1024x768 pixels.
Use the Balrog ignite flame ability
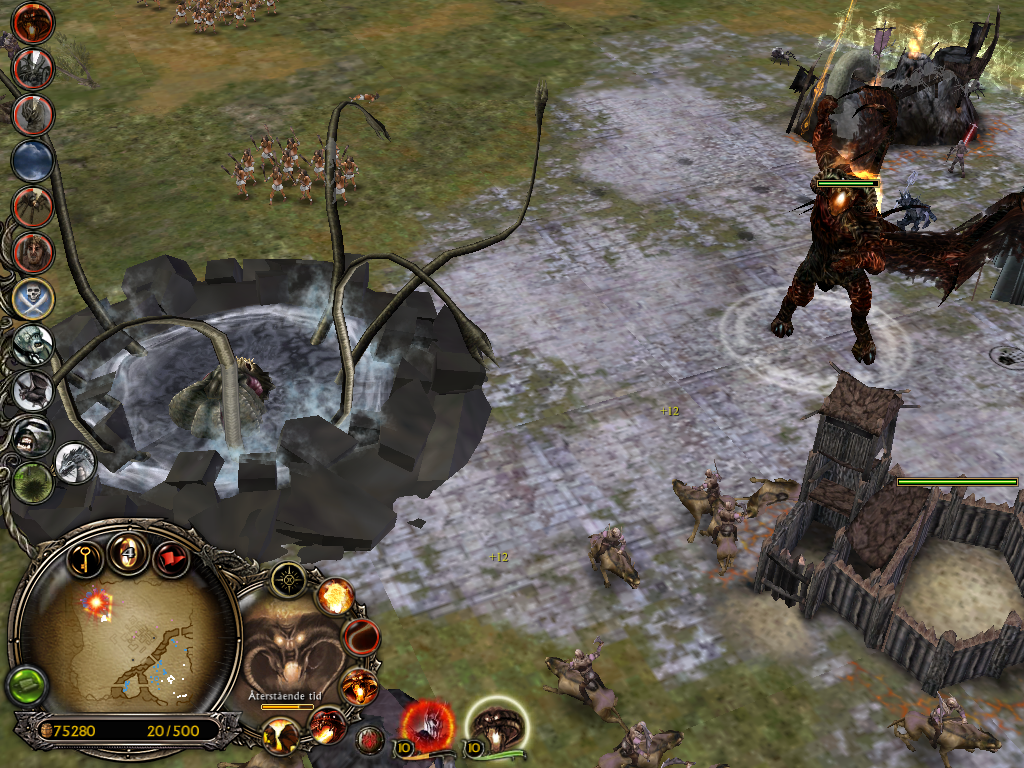click(326, 724)
